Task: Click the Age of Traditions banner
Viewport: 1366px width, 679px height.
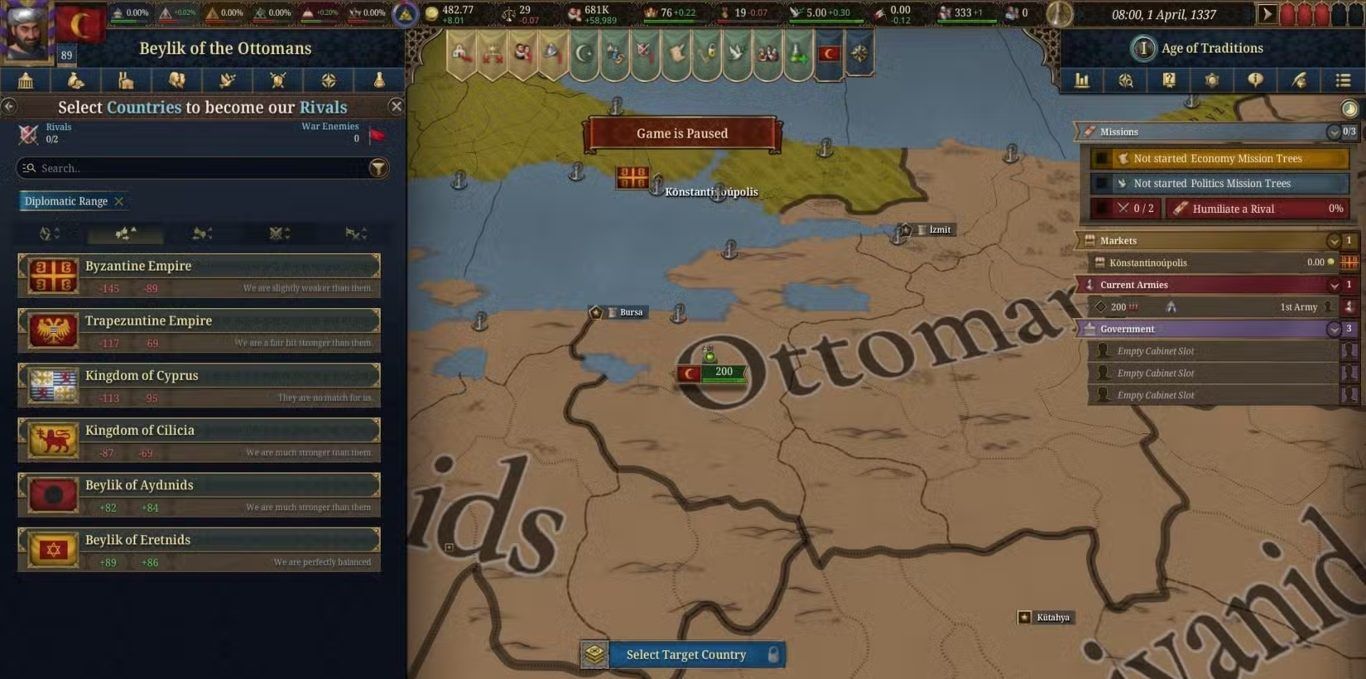Action: (x=1210, y=48)
